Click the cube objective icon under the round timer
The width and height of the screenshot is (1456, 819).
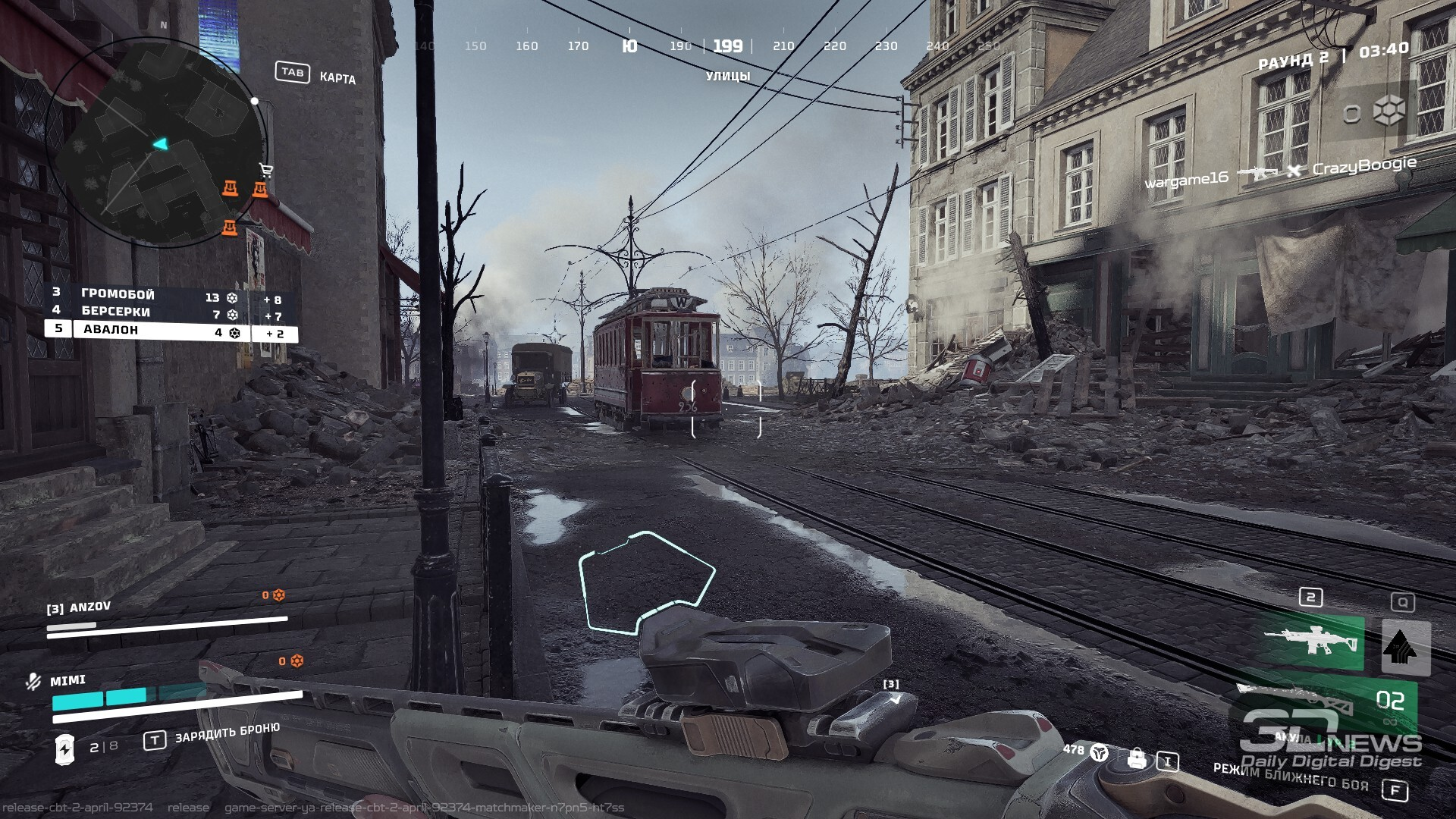click(1389, 111)
